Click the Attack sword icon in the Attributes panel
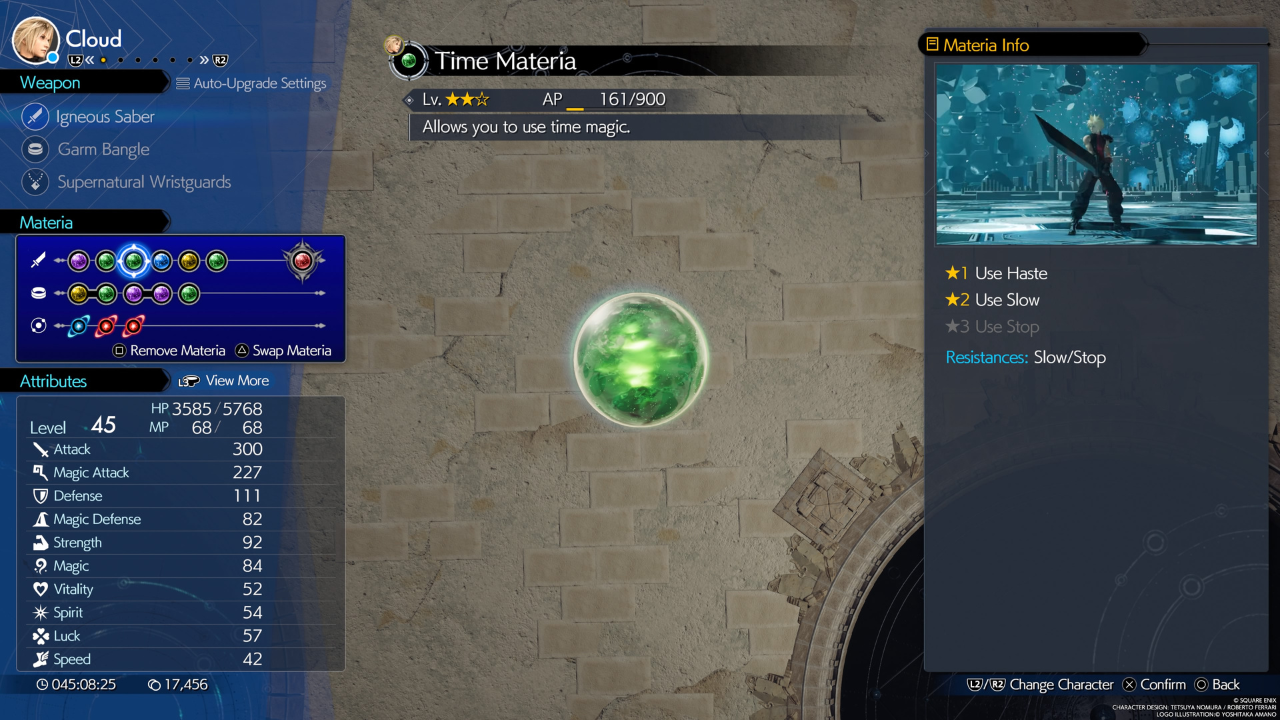Image resolution: width=1280 pixels, height=720 pixels. click(x=40, y=449)
